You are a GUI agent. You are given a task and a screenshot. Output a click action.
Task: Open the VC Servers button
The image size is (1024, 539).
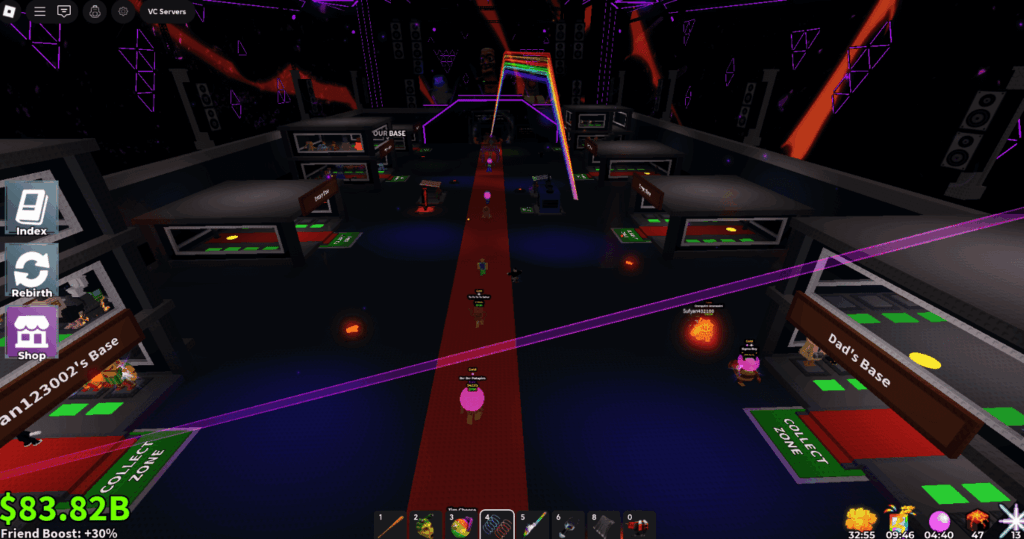166,11
